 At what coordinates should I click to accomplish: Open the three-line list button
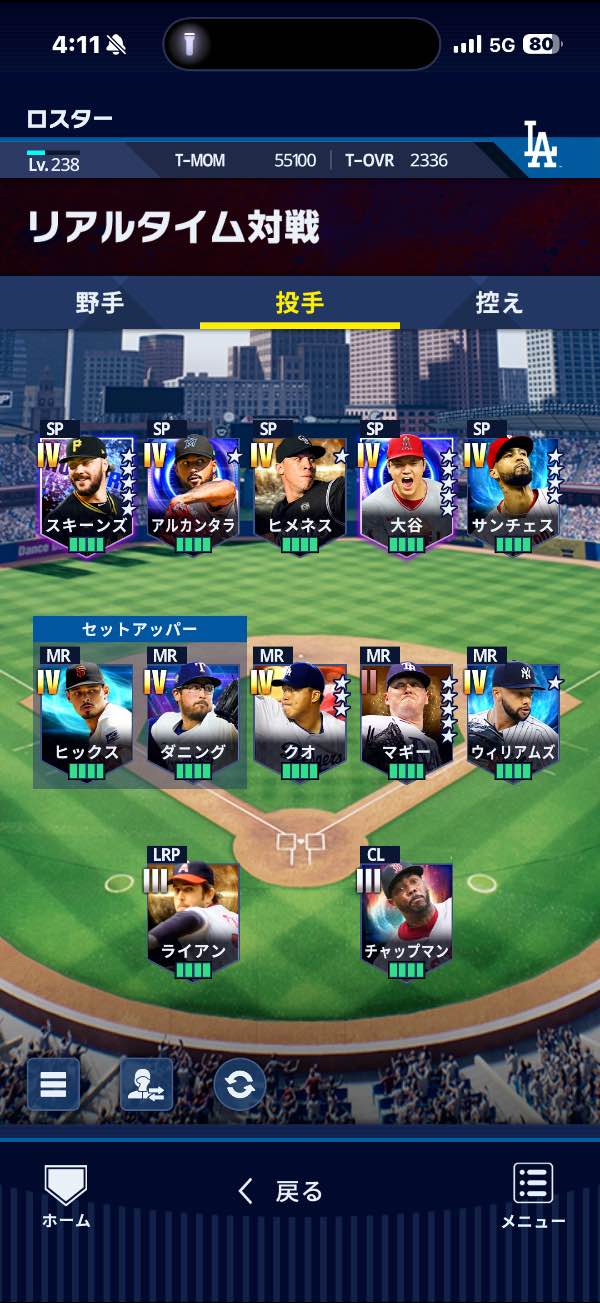point(53,1084)
